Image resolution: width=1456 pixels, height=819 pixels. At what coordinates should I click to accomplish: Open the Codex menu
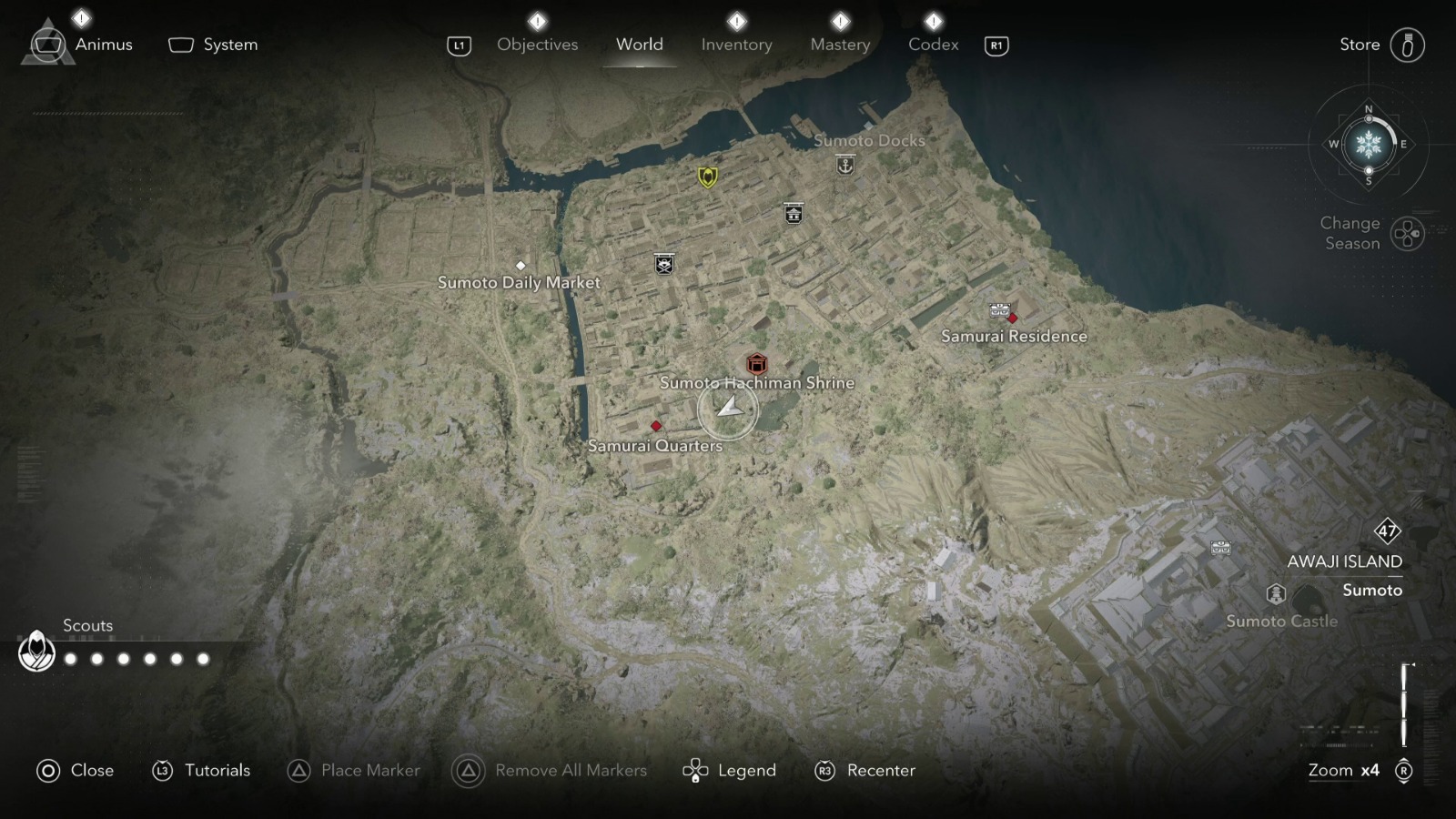932,44
